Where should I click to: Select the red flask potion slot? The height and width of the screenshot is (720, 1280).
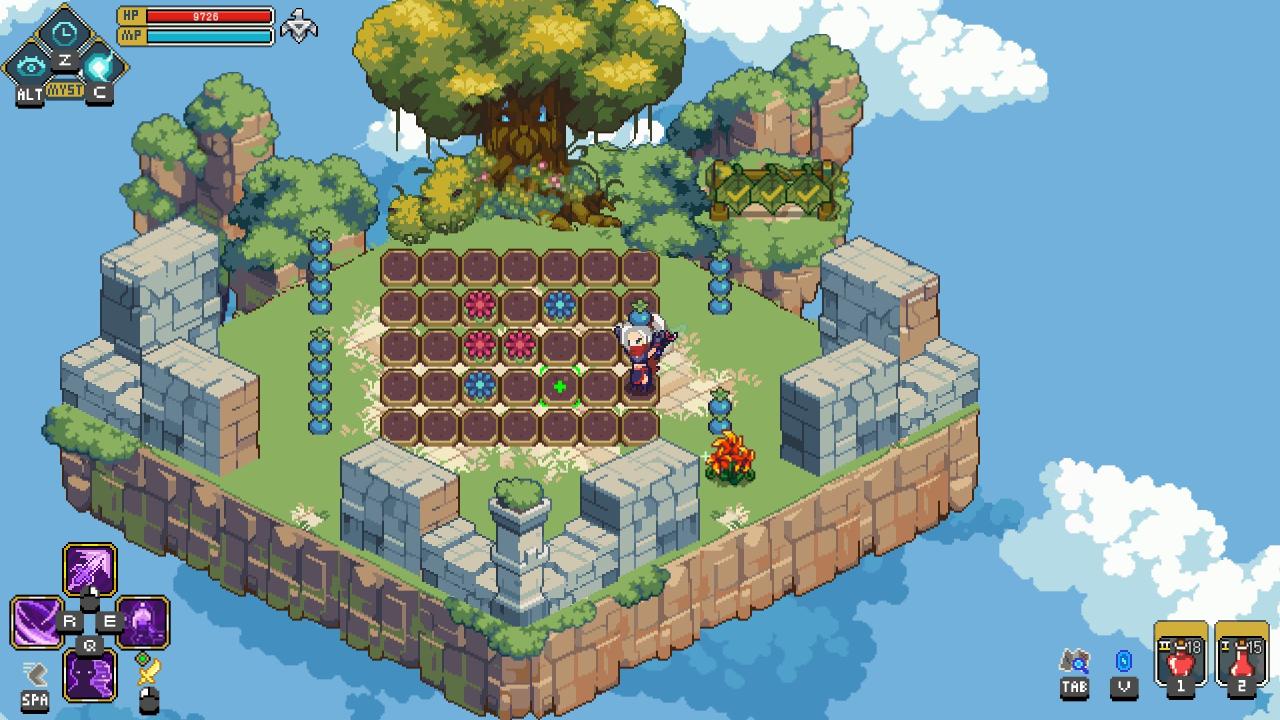click(1241, 657)
